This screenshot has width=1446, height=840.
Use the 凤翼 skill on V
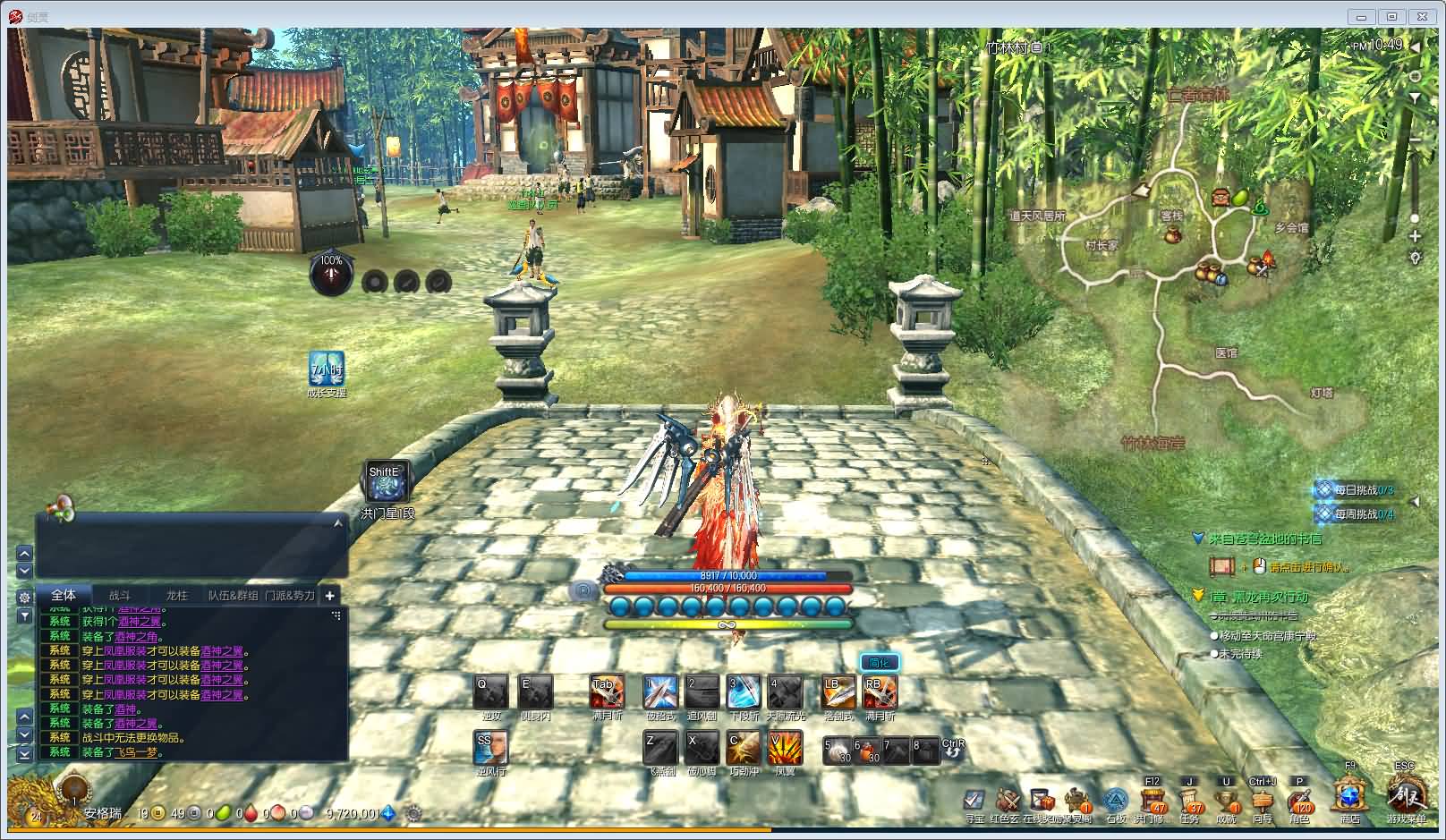pyautogui.click(x=785, y=748)
